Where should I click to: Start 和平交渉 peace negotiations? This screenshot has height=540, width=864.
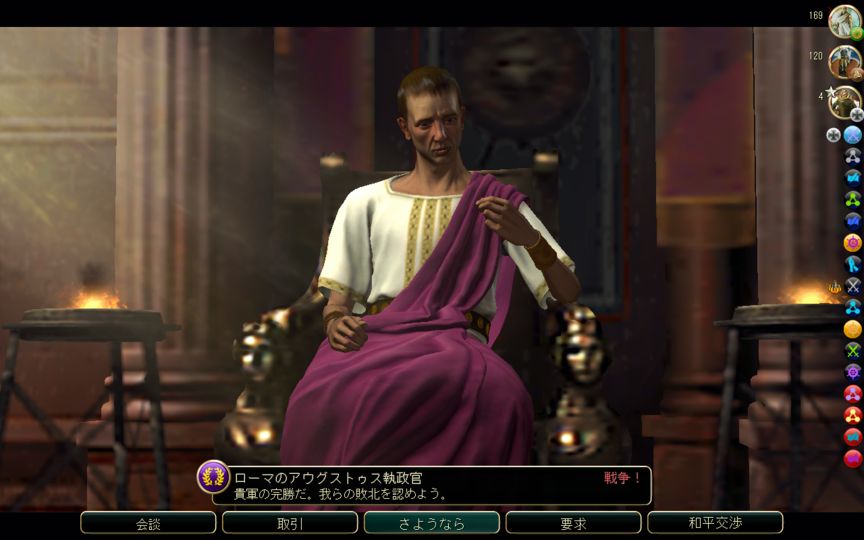tap(715, 523)
